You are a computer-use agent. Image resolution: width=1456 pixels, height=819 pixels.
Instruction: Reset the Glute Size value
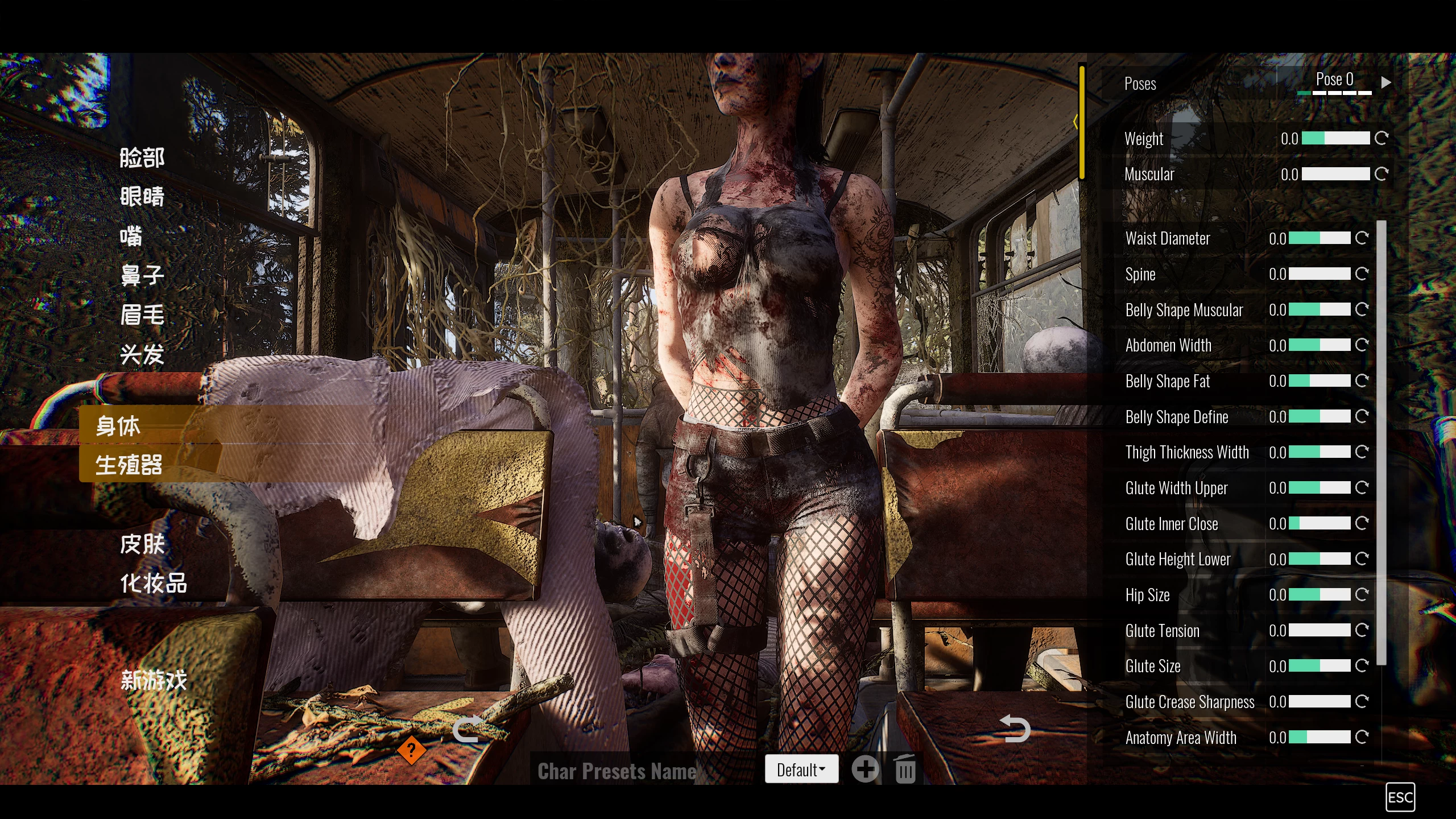click(x=1362, y=666)
